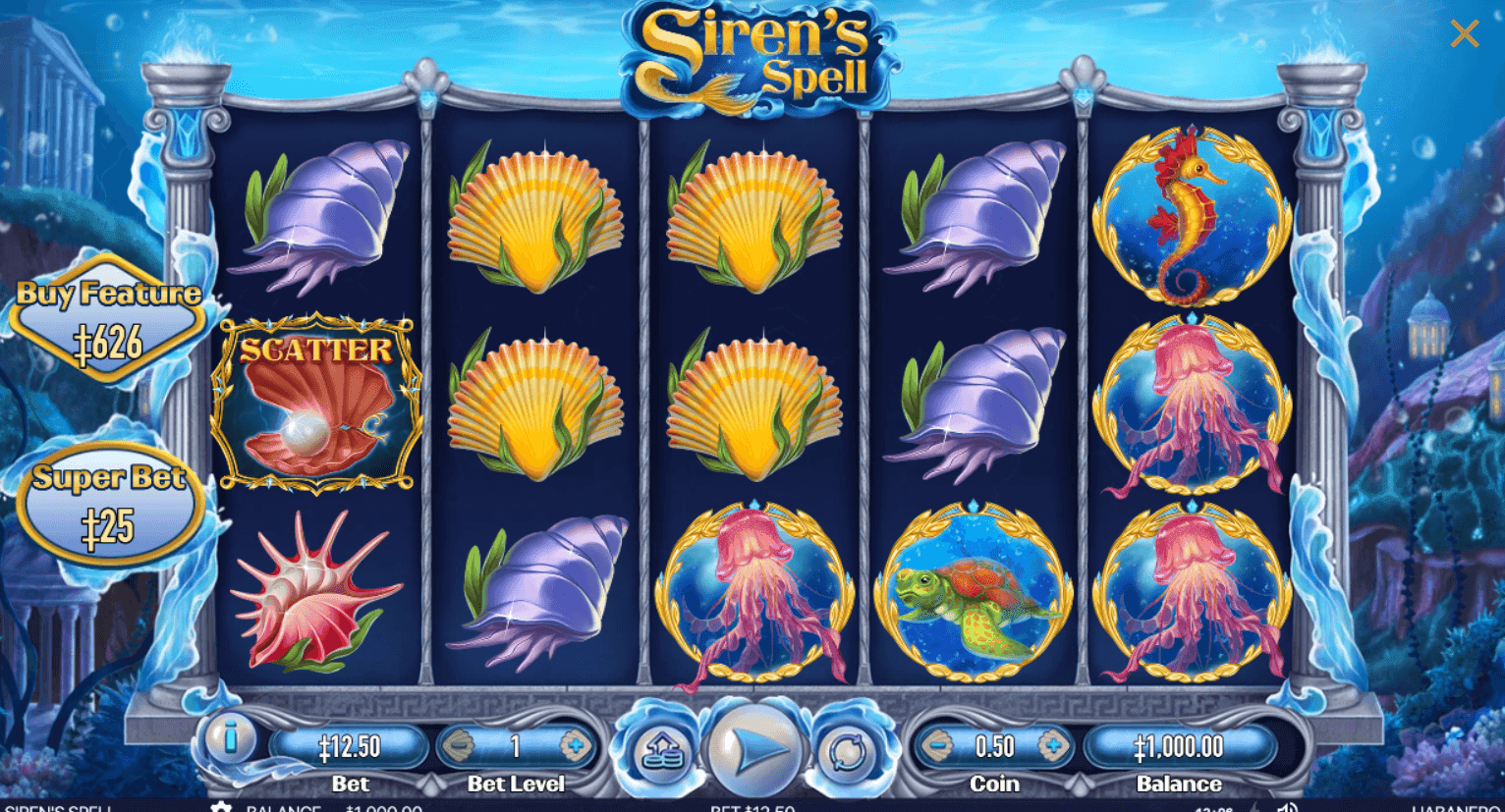
Task: Increase Coin value with the plus shell
Action: [x=1056, y=746]
